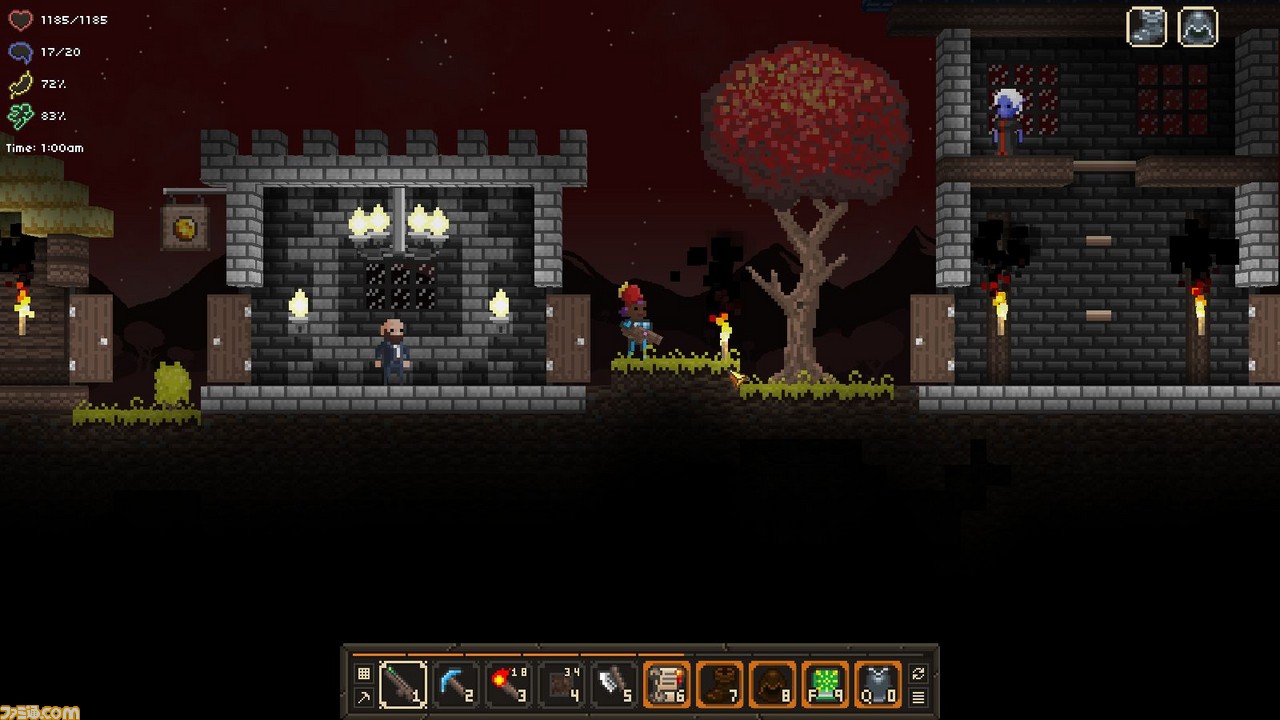Select the active gun in slot 1
This screenshot has width=1280, height=720.
pyautogui.click(x=406, y=685)
